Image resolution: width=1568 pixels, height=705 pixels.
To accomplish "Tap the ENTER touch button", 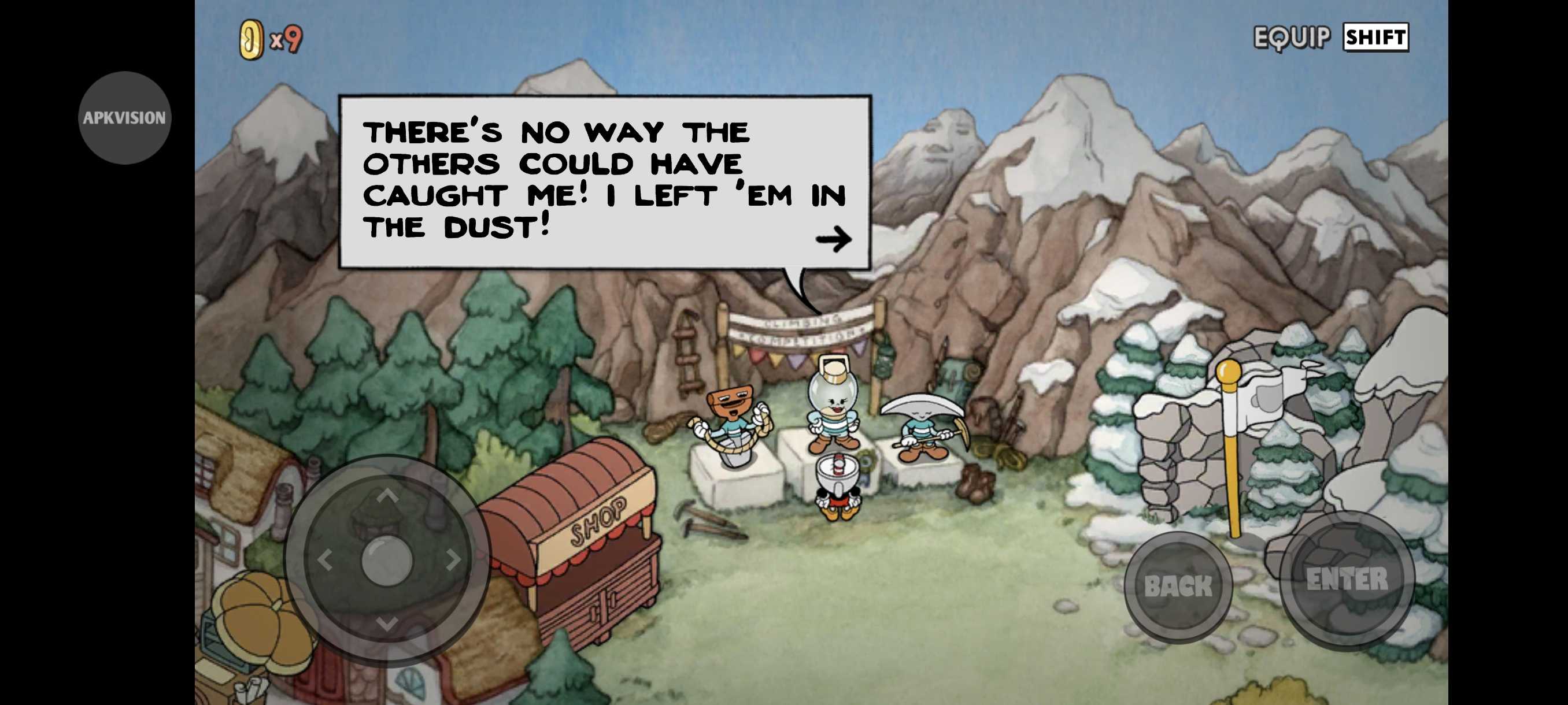I will tap(1347, 580).
